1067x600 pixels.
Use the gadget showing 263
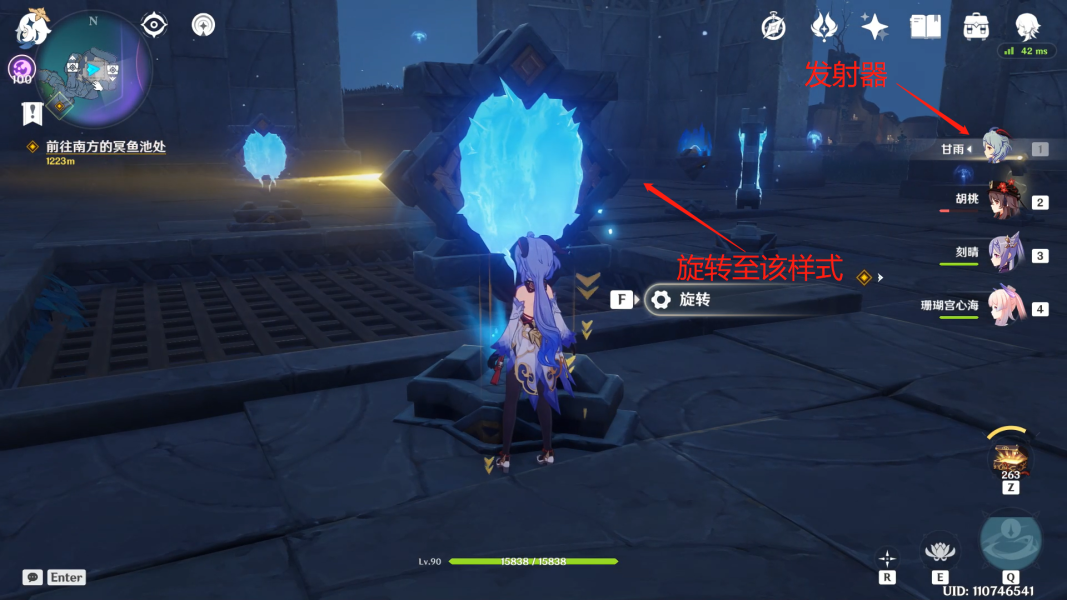[x=1010, y=460]
